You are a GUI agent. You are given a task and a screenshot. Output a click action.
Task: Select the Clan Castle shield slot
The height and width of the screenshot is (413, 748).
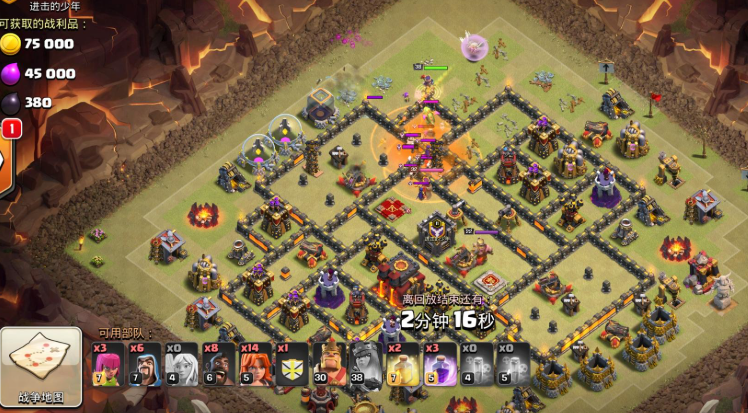point(292,364)
